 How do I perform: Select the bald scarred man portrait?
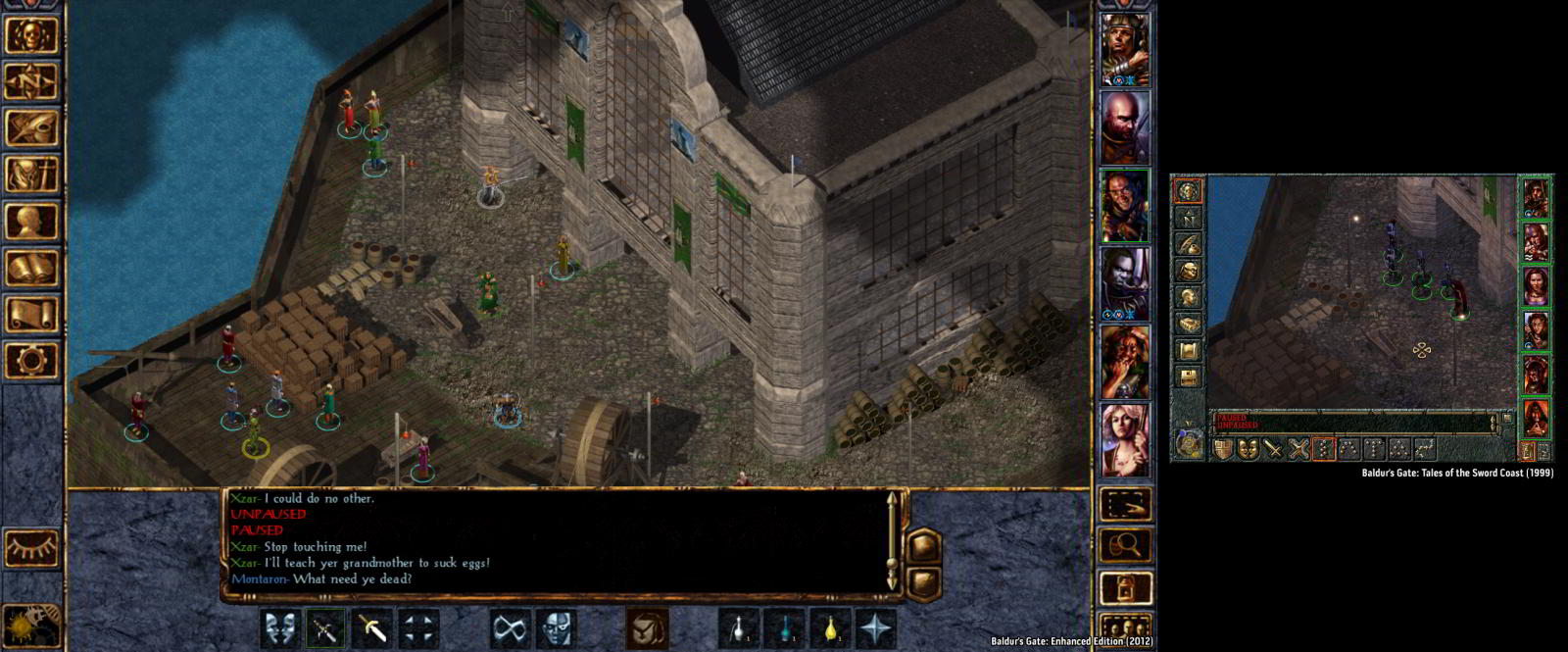1124,127
